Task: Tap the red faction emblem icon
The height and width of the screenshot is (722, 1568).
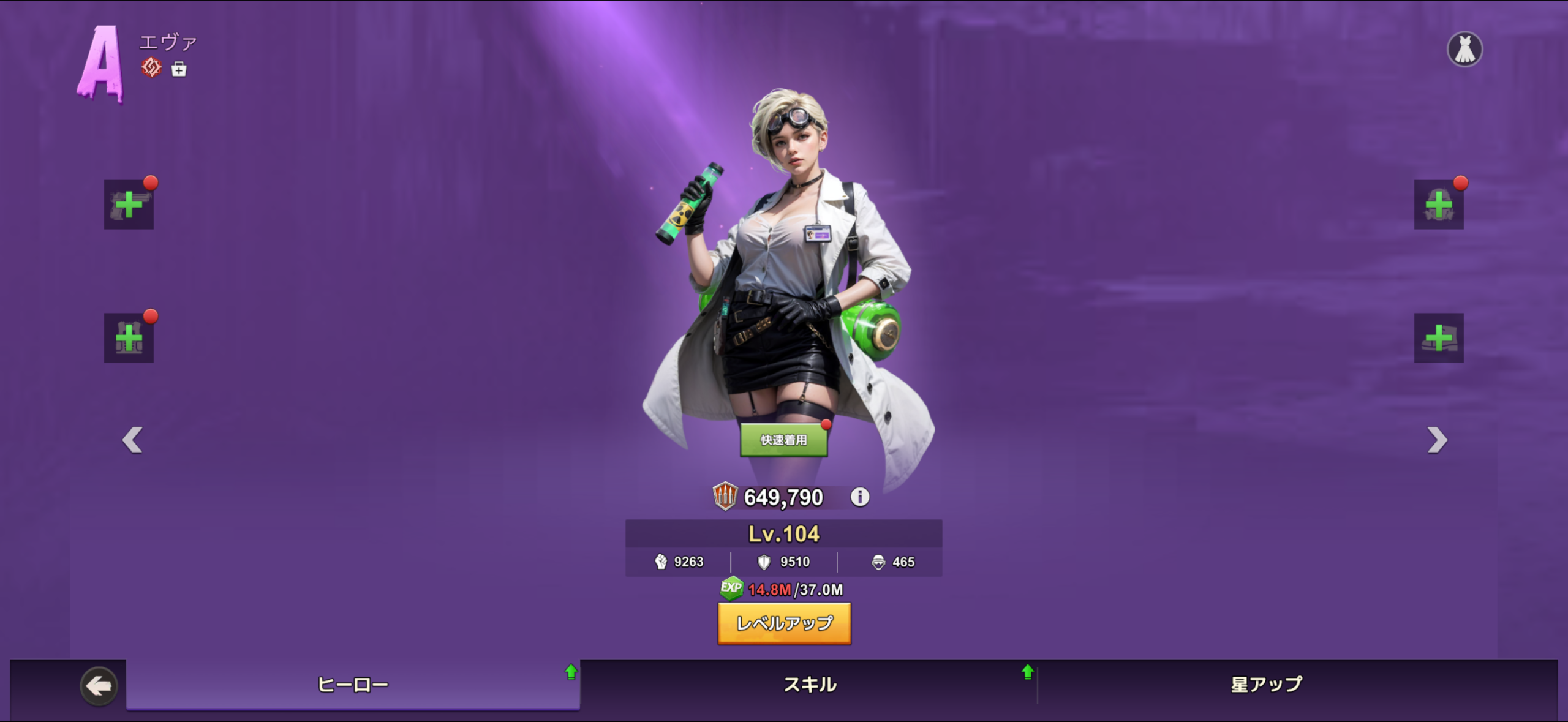Action: coord(151,67)
